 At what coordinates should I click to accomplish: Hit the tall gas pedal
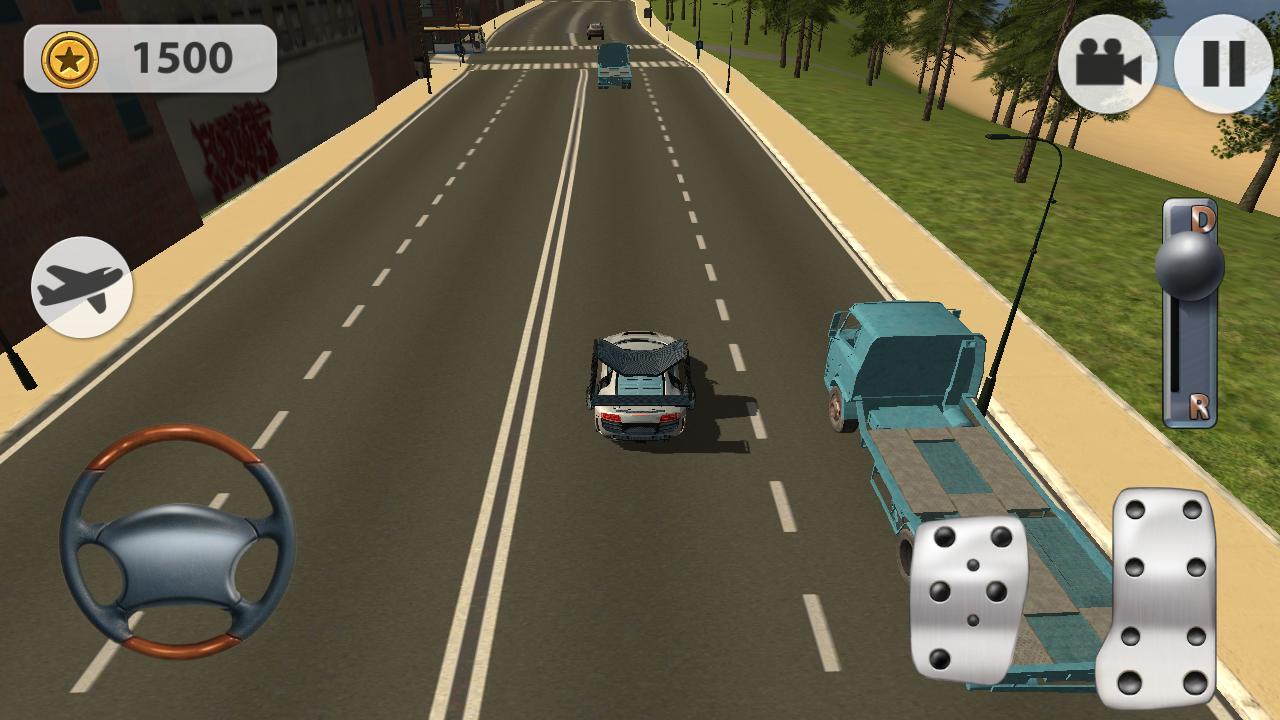click(1161, 597)
